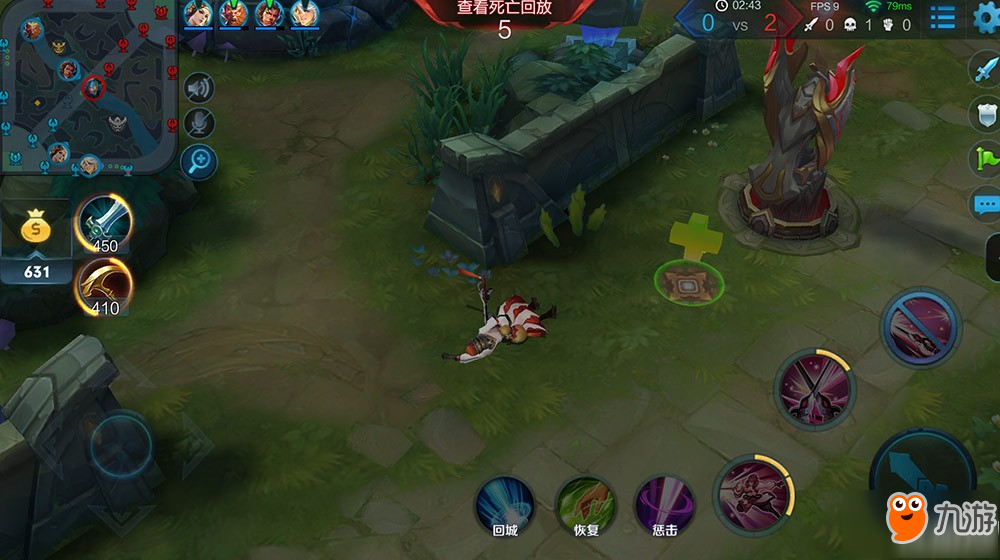The width and height of the screenshot is (1000, 560).
Task: Activate the 恢复 restore skill
Action: coord(585,505)
